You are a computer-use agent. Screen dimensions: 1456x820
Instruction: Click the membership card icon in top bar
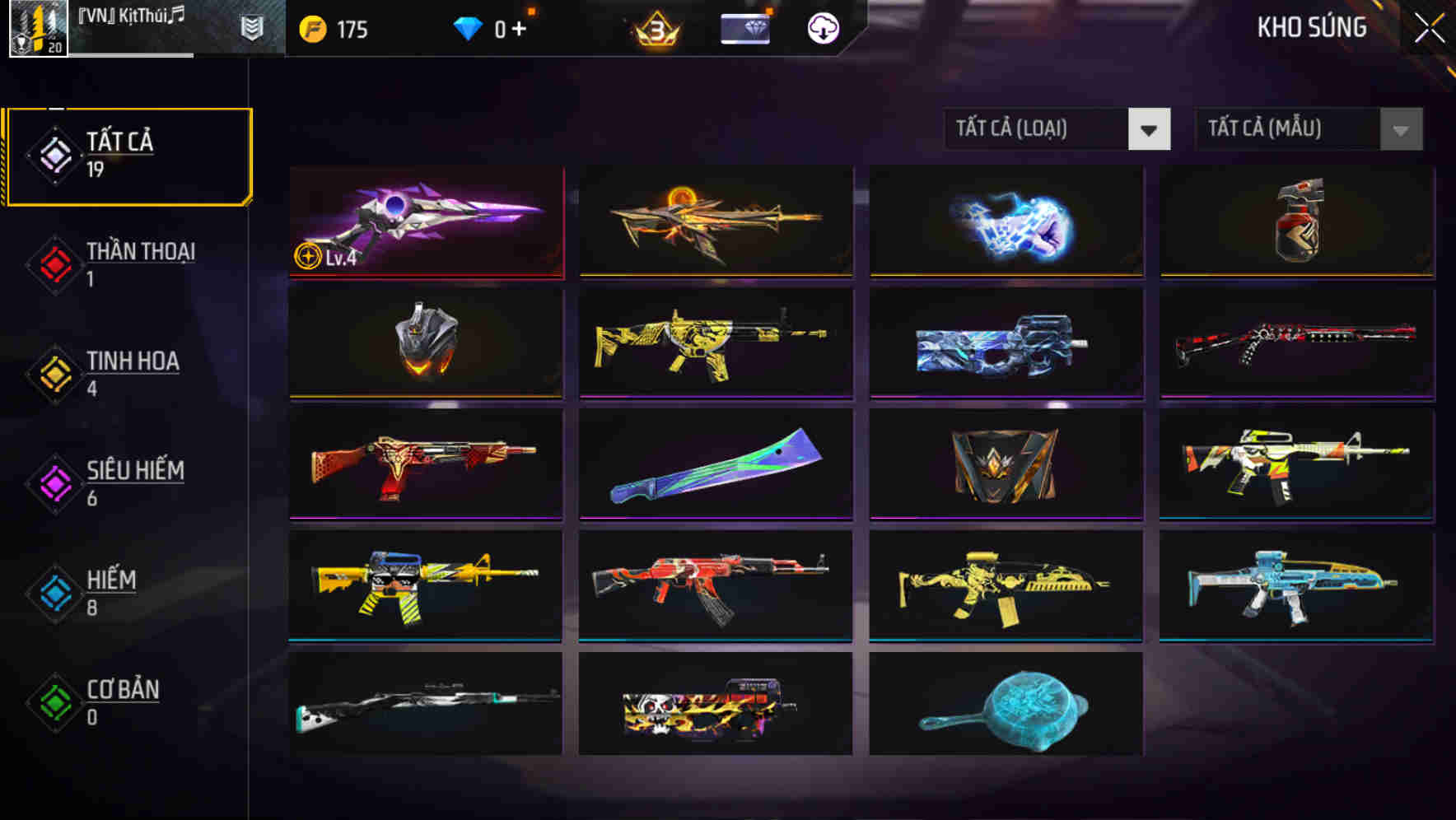click(x=744, y=27)
